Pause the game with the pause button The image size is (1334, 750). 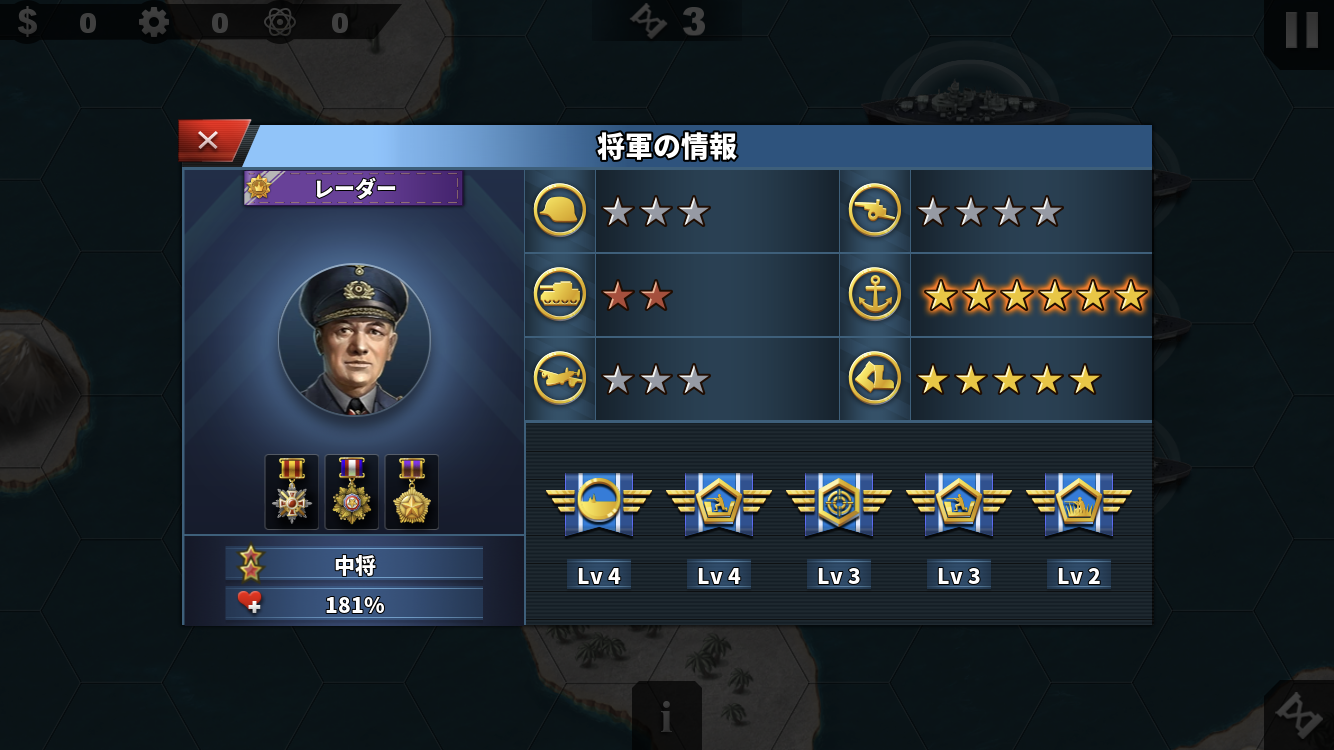coord(1300,30)
